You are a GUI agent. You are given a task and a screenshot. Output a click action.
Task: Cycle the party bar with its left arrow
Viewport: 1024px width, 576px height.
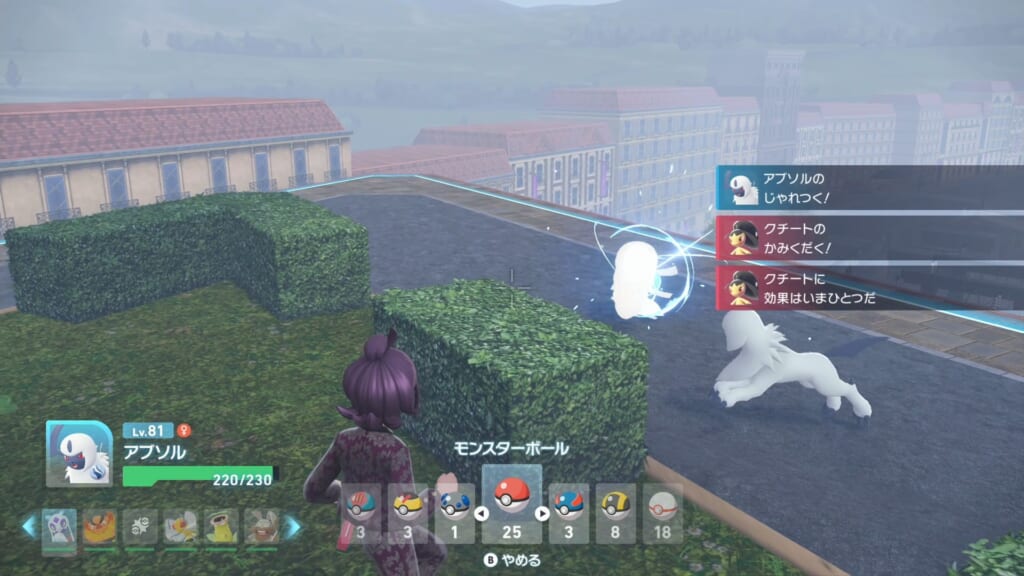coord(30,527)
